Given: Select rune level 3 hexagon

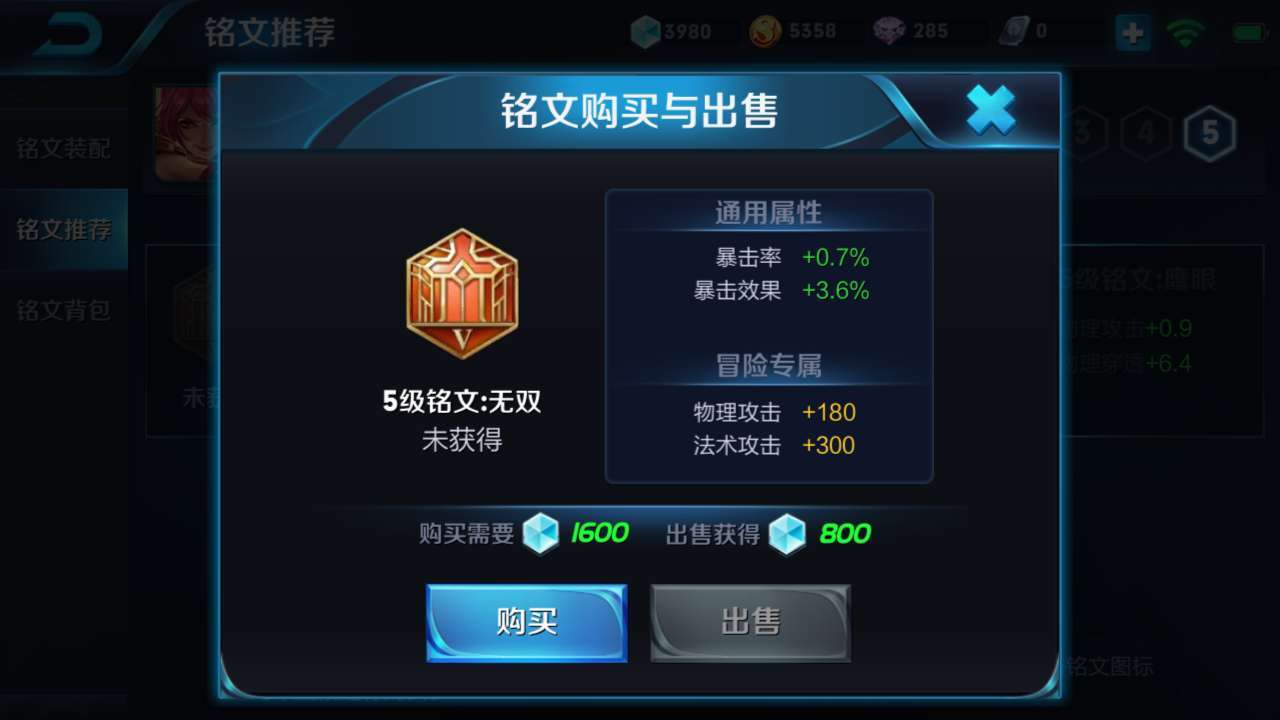Looking at the screenshot, I should pyautogui.click(x=1081, y=131).
